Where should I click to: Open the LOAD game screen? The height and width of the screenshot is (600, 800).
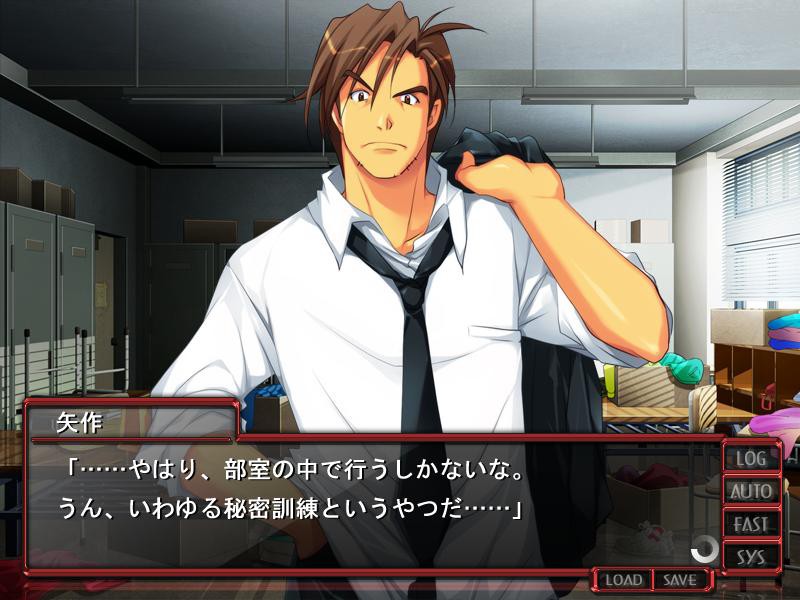click(624, 580)
